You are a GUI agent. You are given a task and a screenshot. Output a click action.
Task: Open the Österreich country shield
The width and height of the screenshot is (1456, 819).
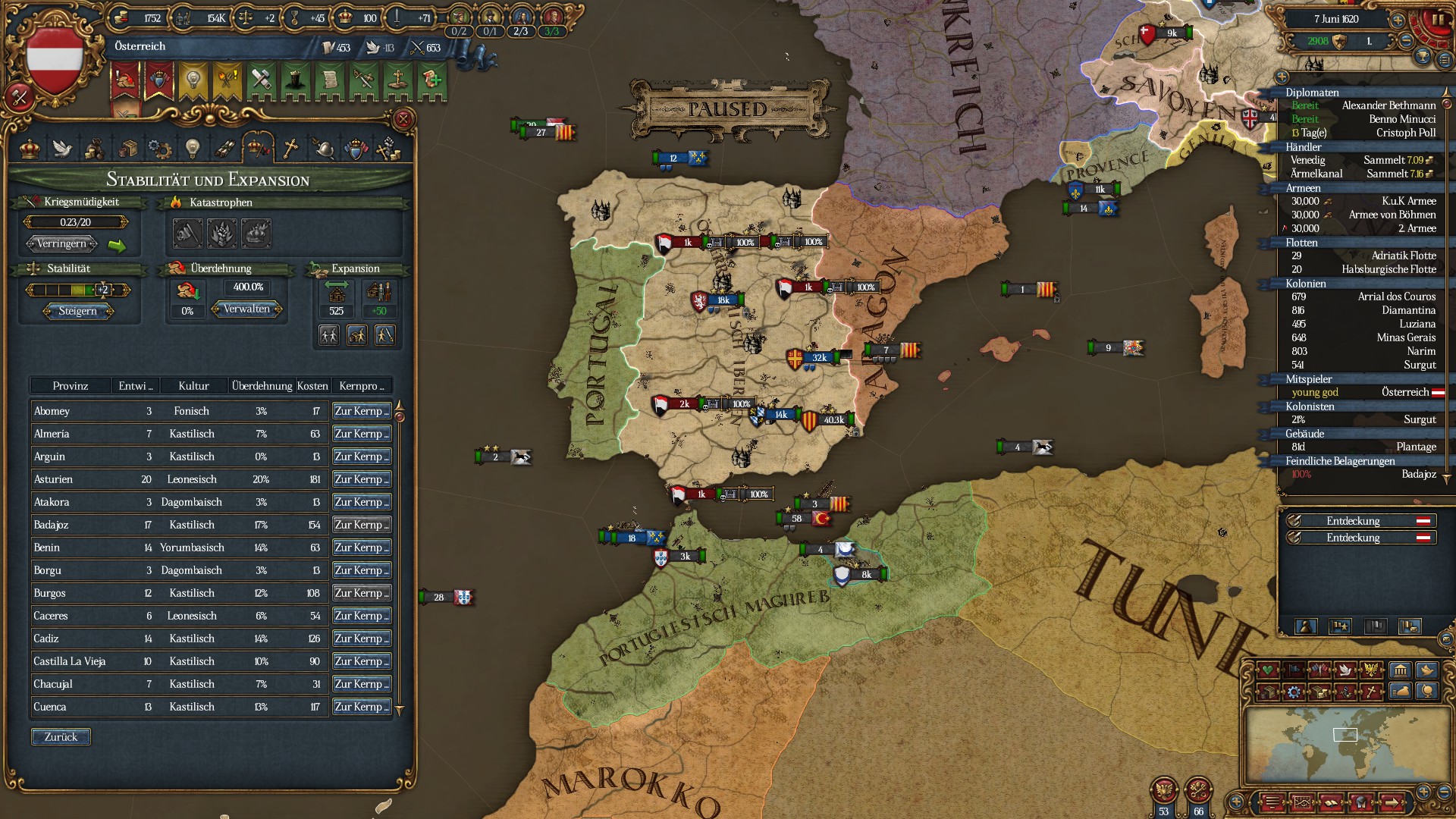[54, 59]
